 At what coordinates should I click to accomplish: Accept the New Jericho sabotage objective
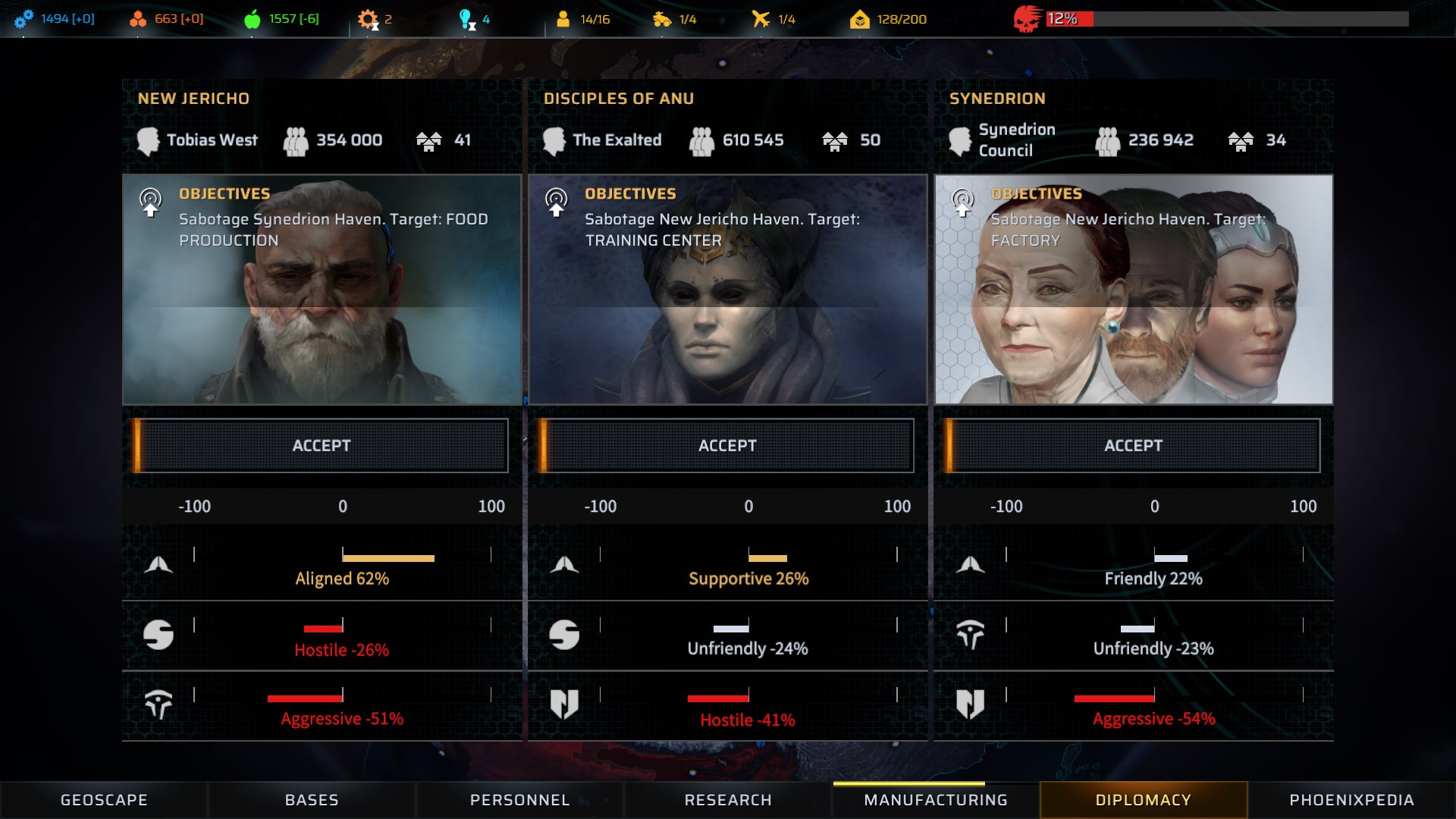[x=322, y=445]
